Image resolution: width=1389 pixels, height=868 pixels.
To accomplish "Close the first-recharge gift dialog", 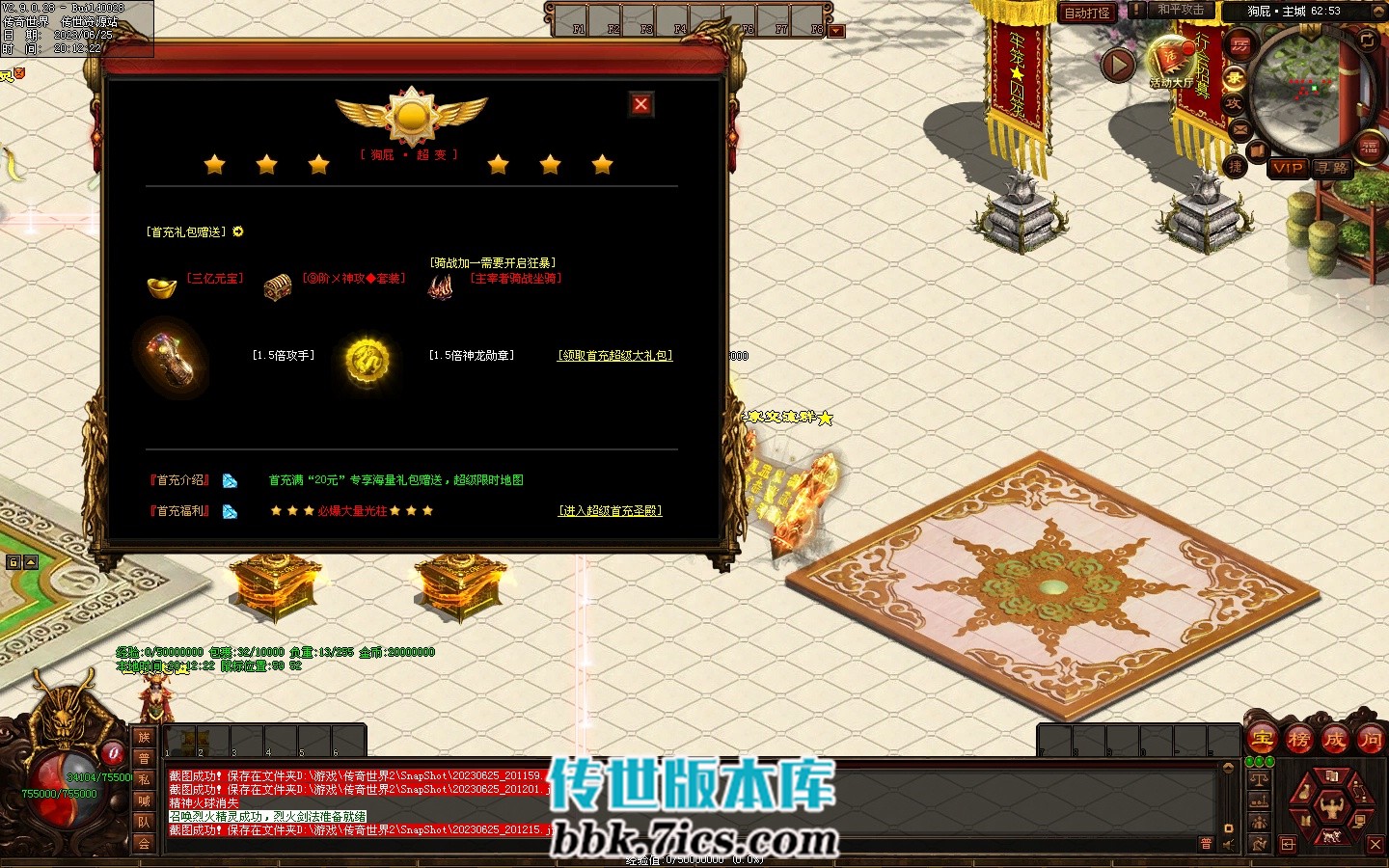I will (x=640, y=104).
